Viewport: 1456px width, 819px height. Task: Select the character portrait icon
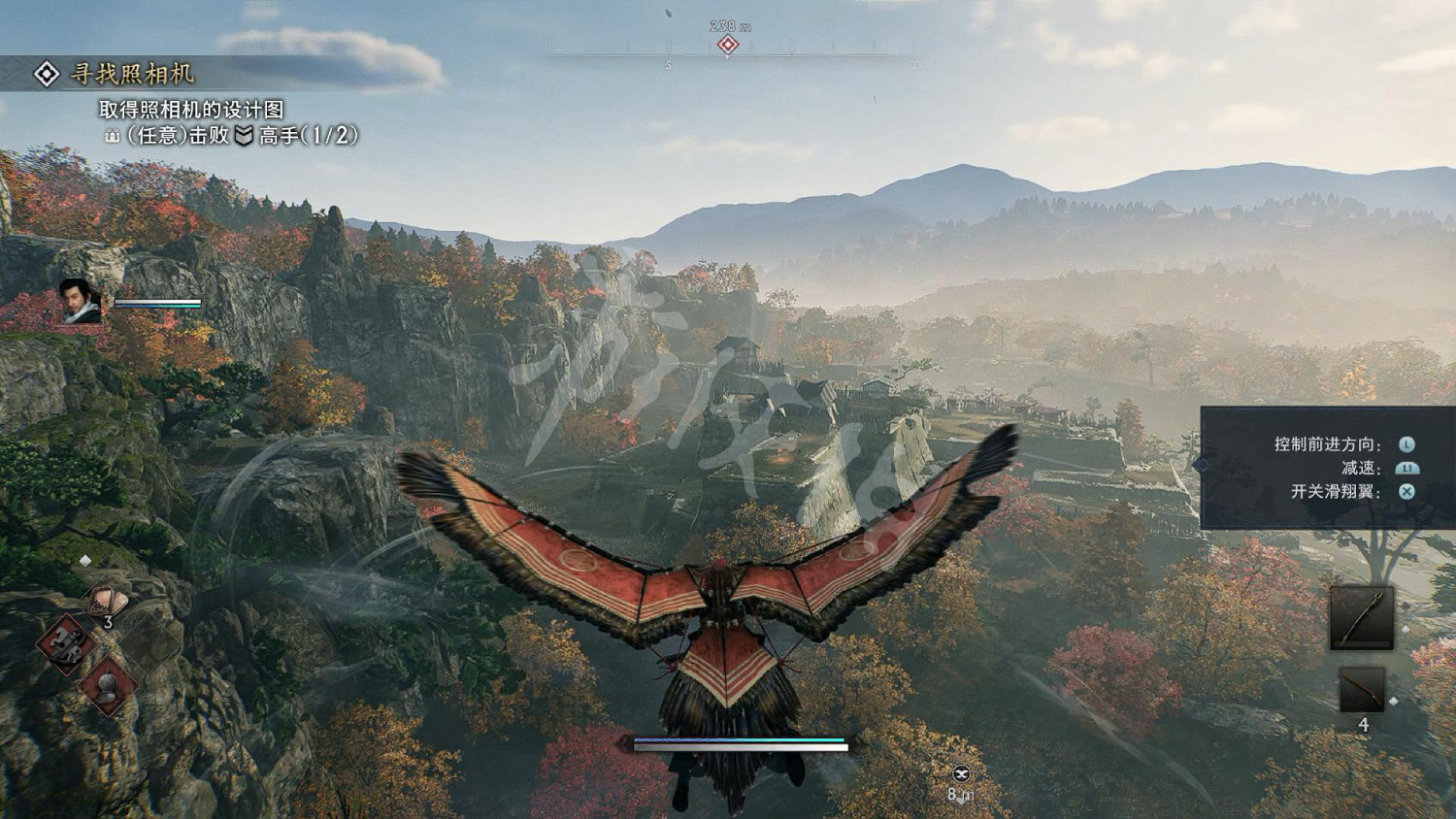coord(81,300)
